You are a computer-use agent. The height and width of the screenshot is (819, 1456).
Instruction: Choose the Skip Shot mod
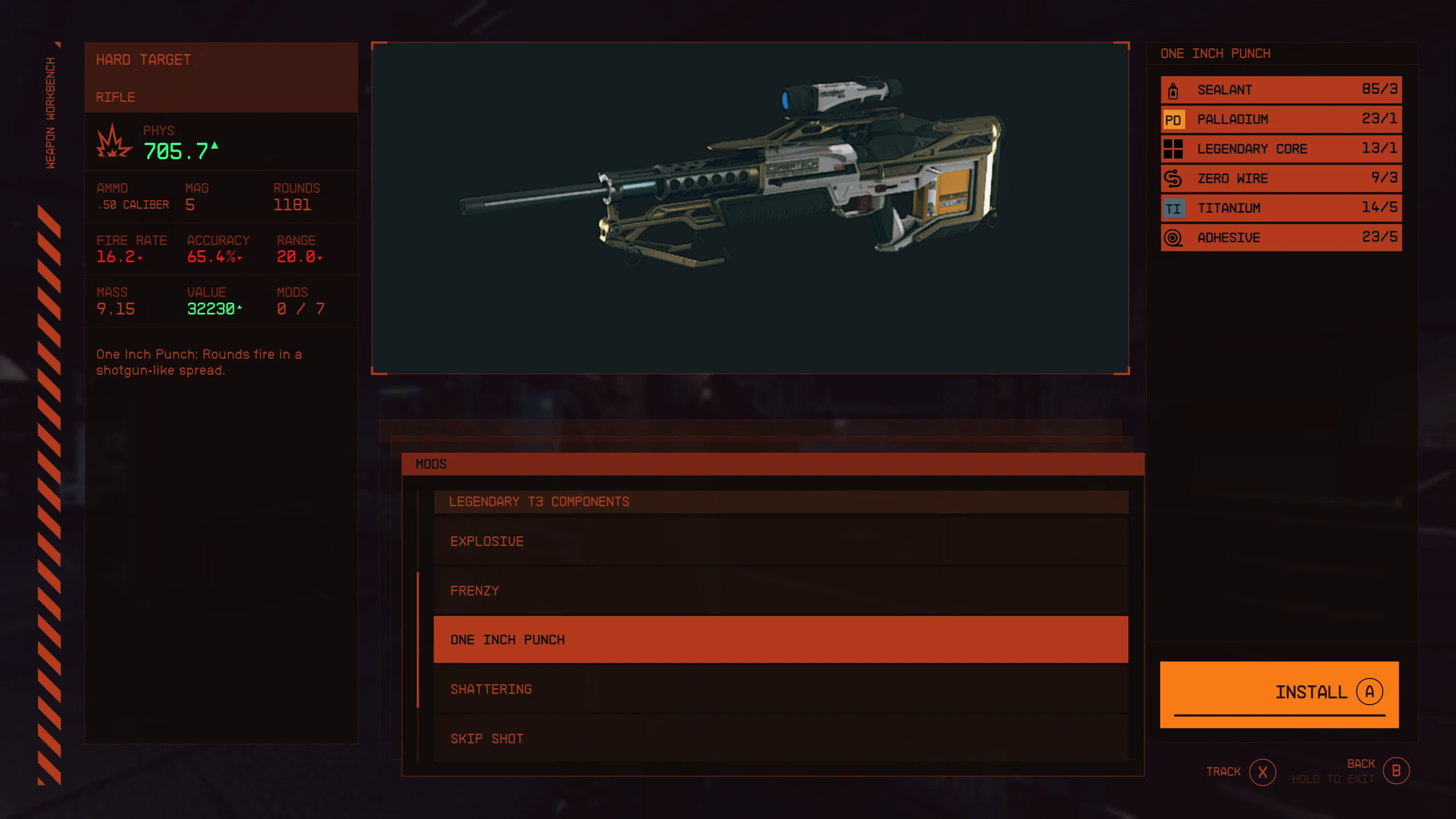(x=780, y=739)
